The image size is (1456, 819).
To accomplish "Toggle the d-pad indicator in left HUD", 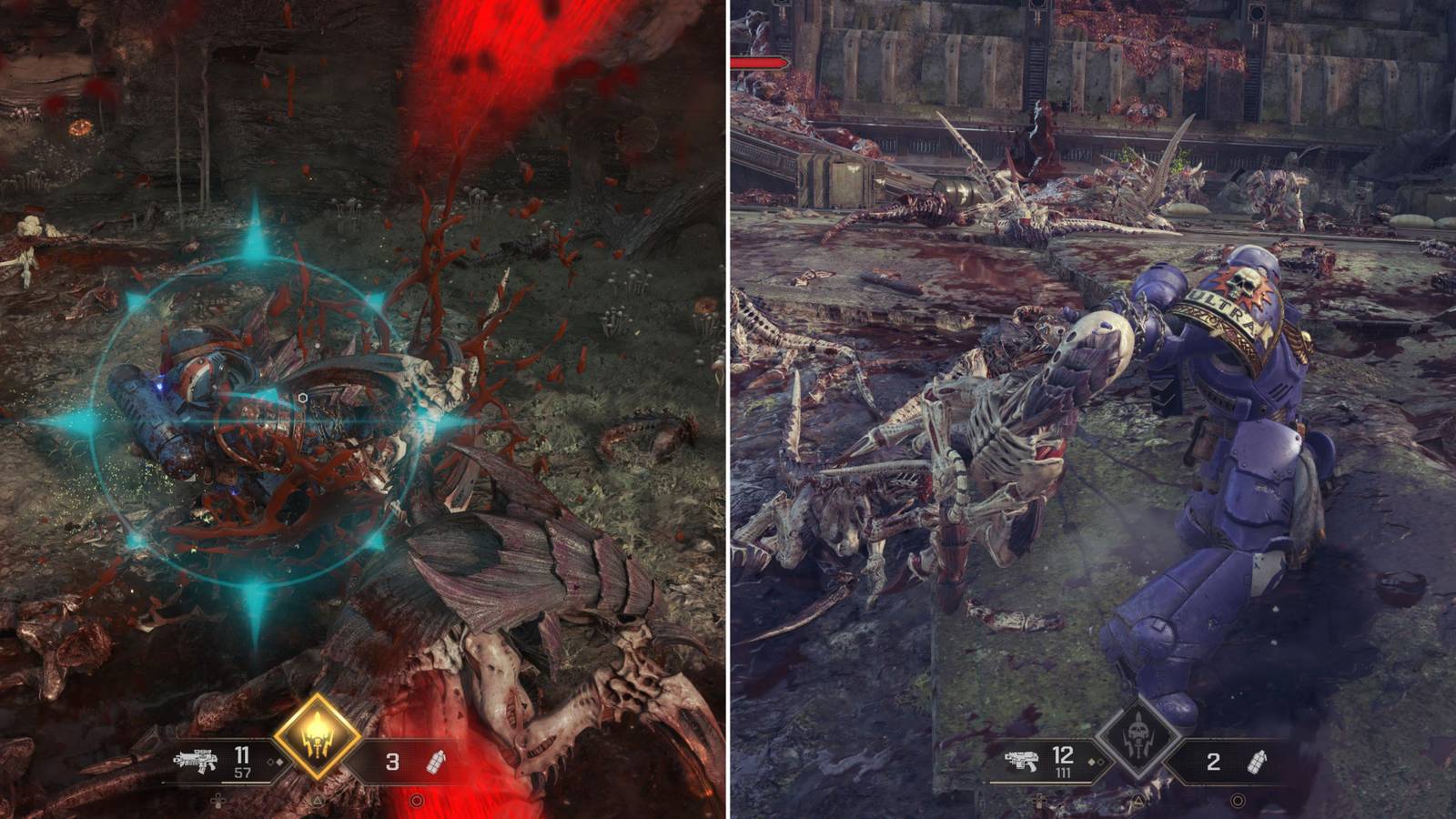I will [217, 801].
